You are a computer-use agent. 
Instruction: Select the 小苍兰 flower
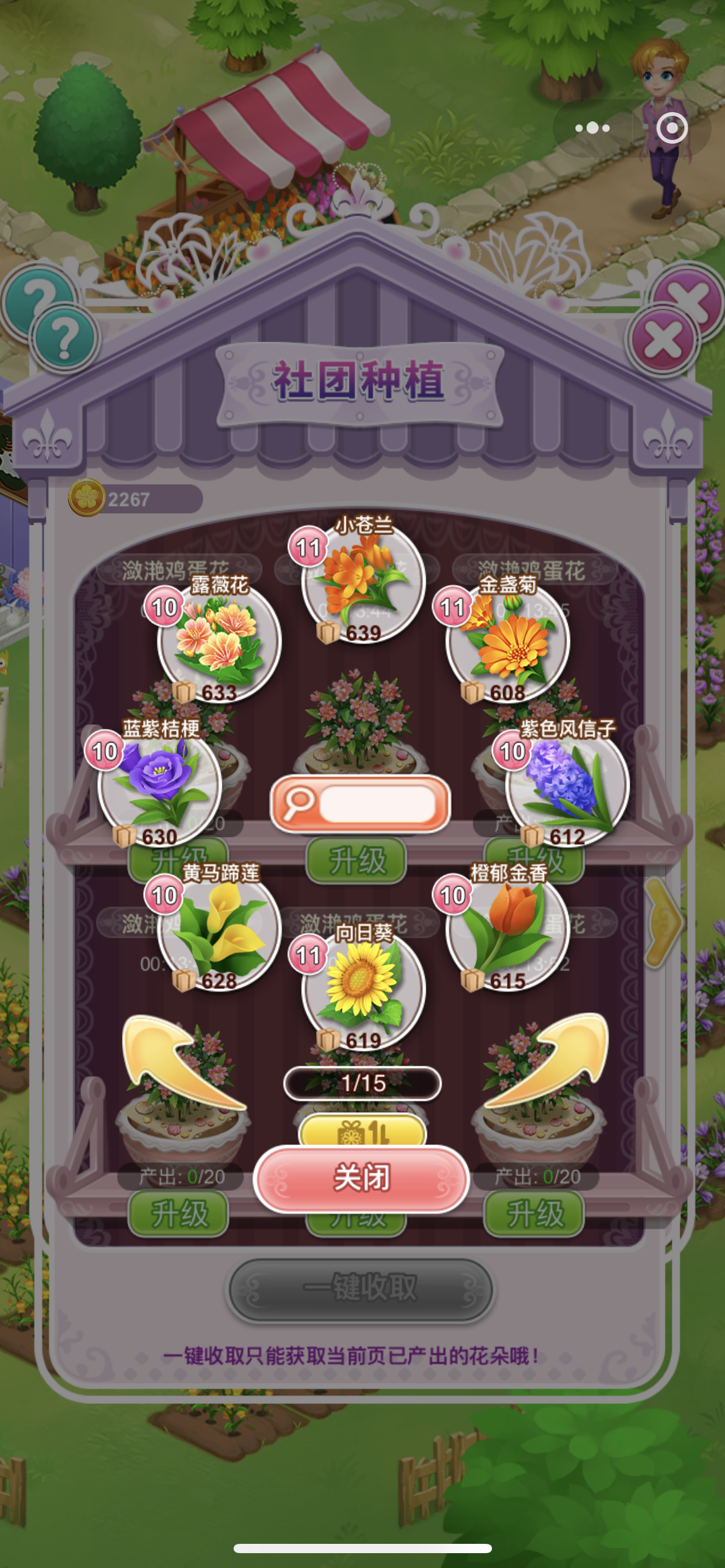[x=362, y=581]
